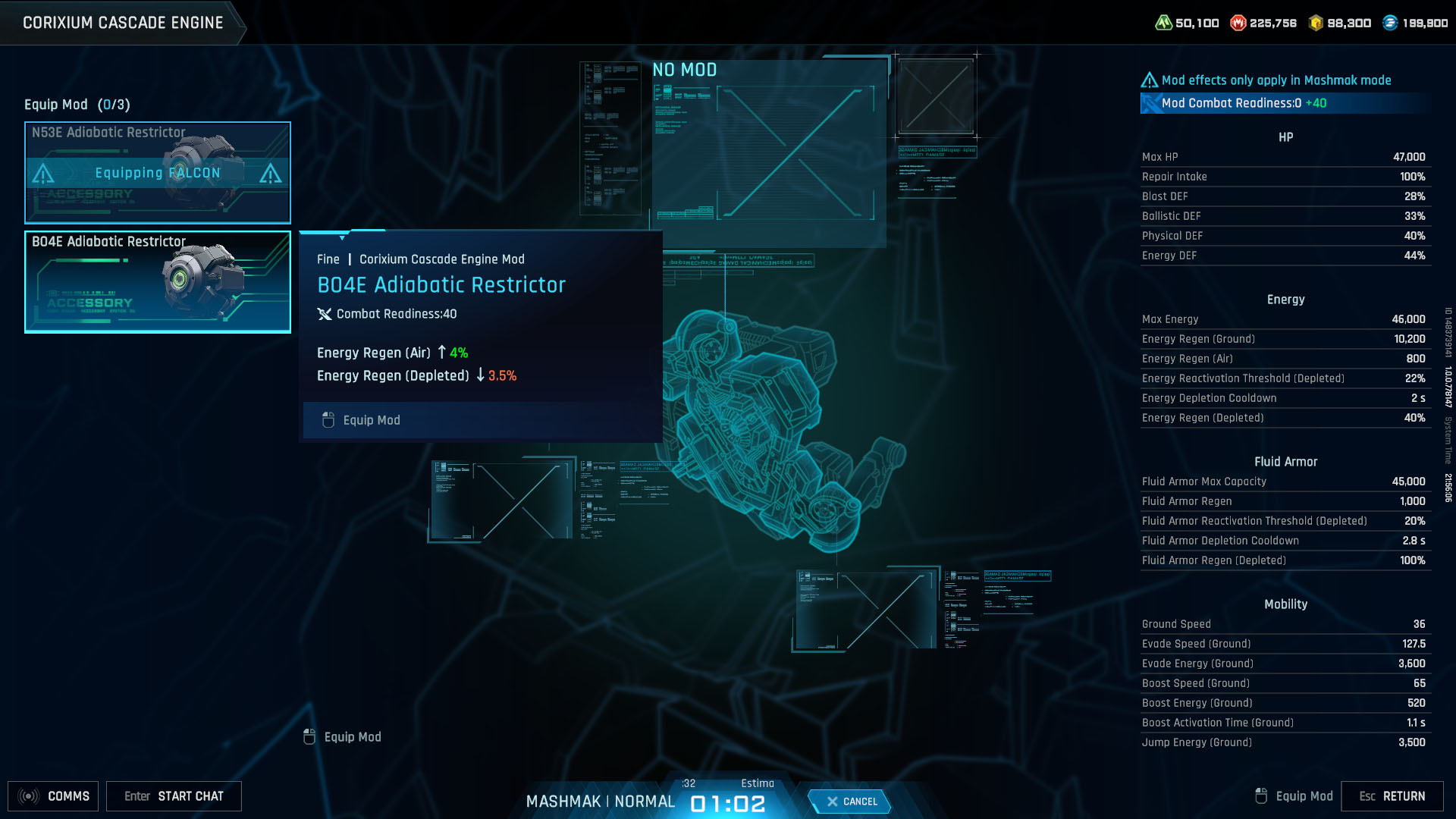Image resolution: width=1456 pixels, height=819 pixels.
Task: Click the X icon inside the CANCEL button
Action: 833,802
